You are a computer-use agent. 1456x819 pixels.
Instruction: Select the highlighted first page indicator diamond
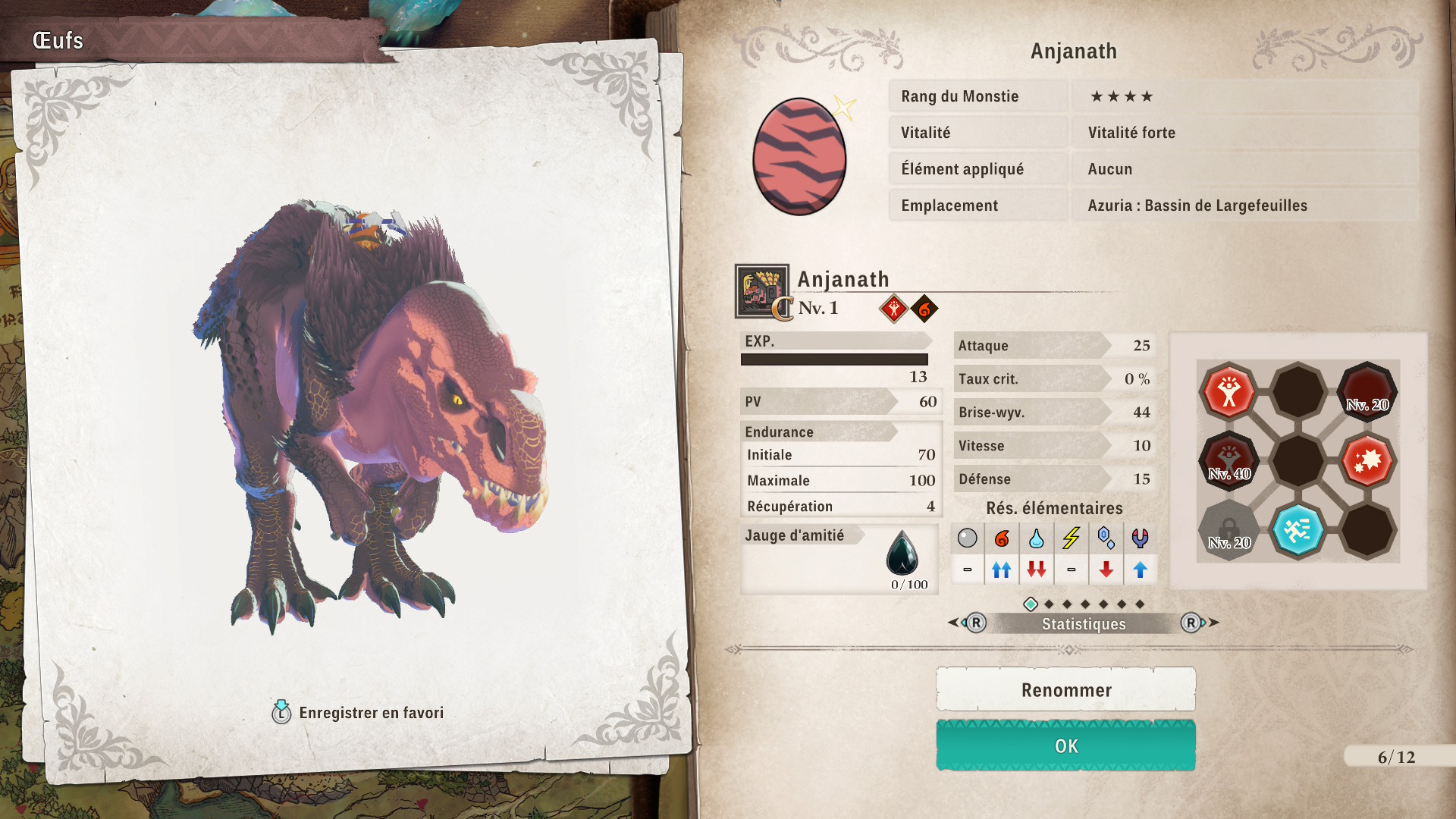coord(1031,604)
